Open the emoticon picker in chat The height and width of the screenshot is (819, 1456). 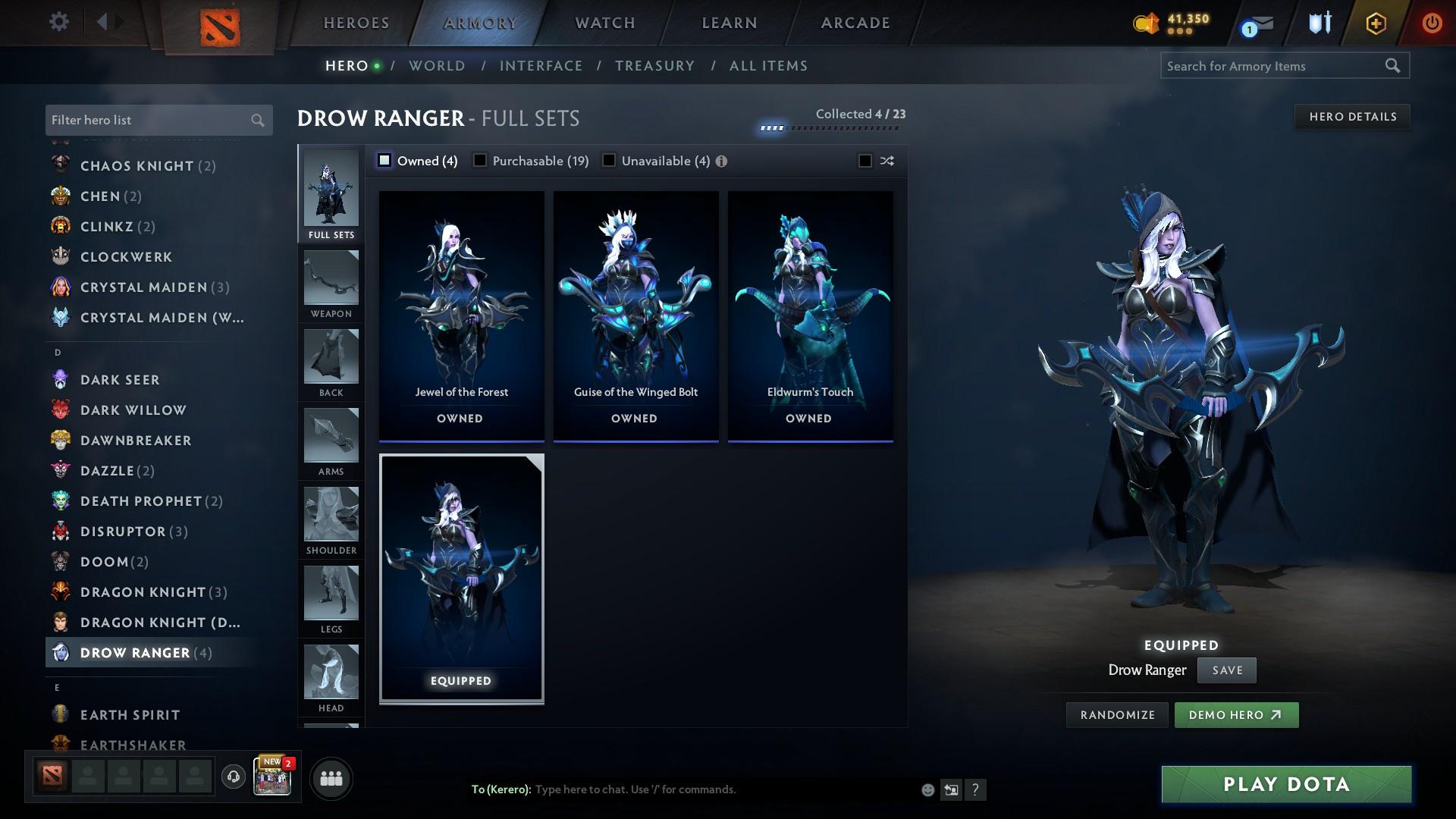click(x=927, y=789)
